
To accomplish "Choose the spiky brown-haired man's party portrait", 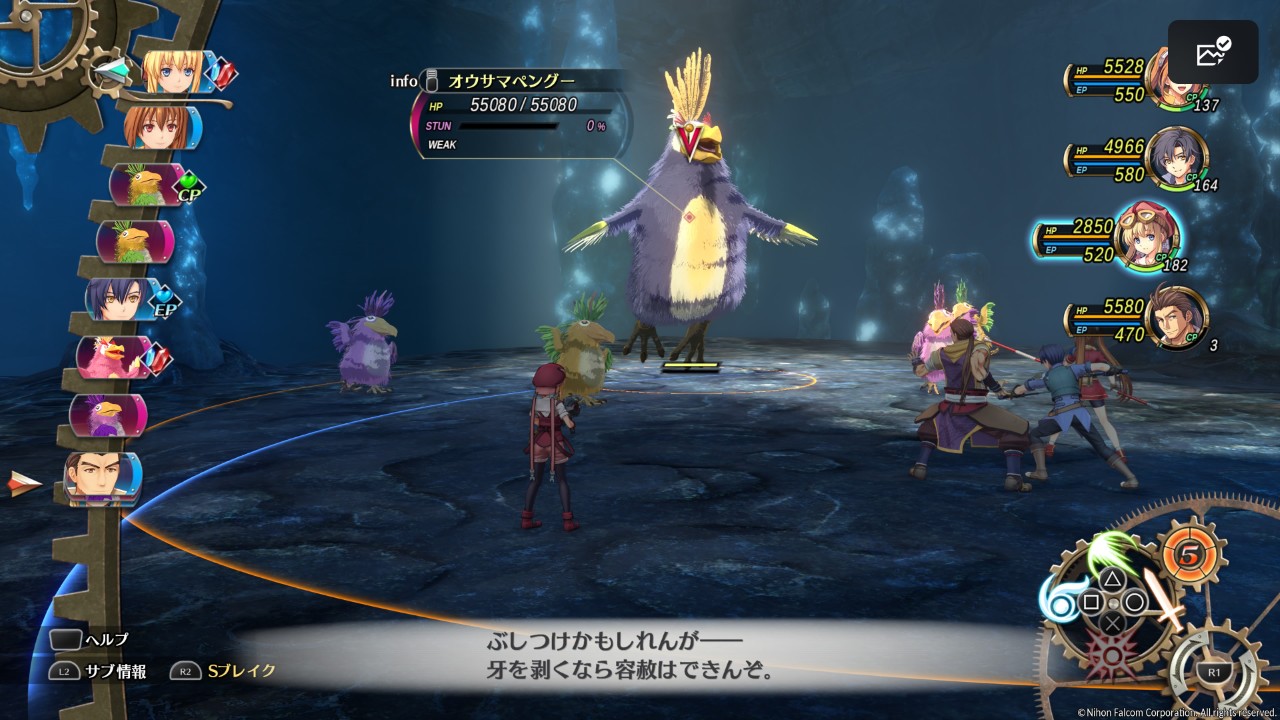I will coord(1177,317).
